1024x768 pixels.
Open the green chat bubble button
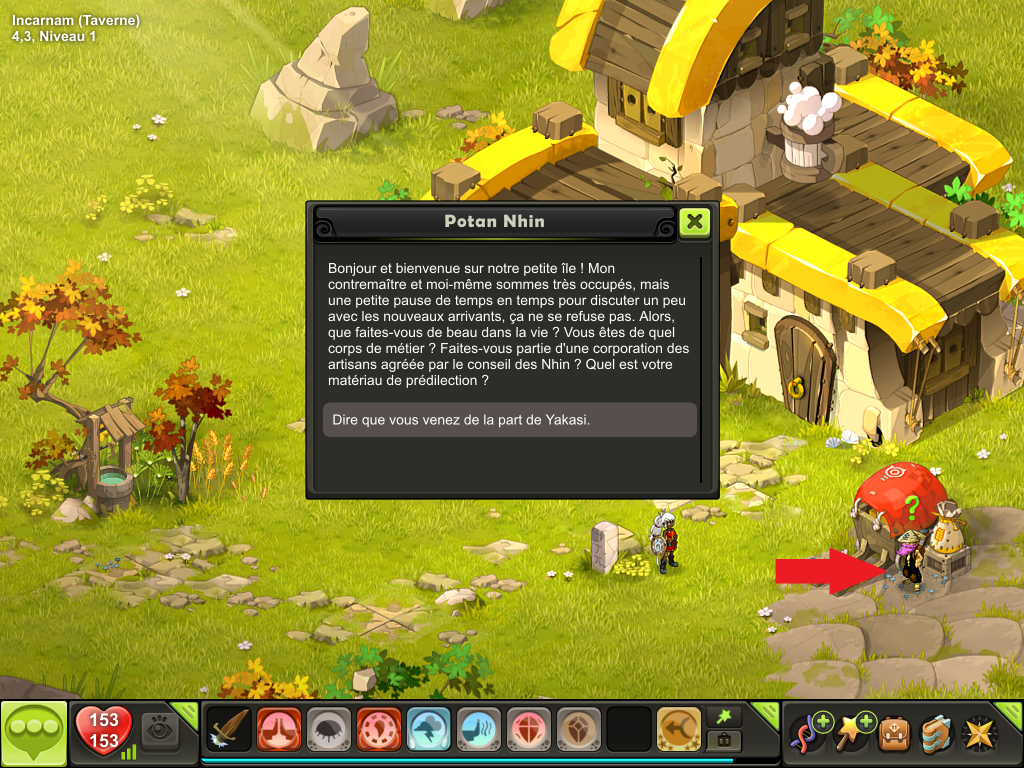pos(35,734)
